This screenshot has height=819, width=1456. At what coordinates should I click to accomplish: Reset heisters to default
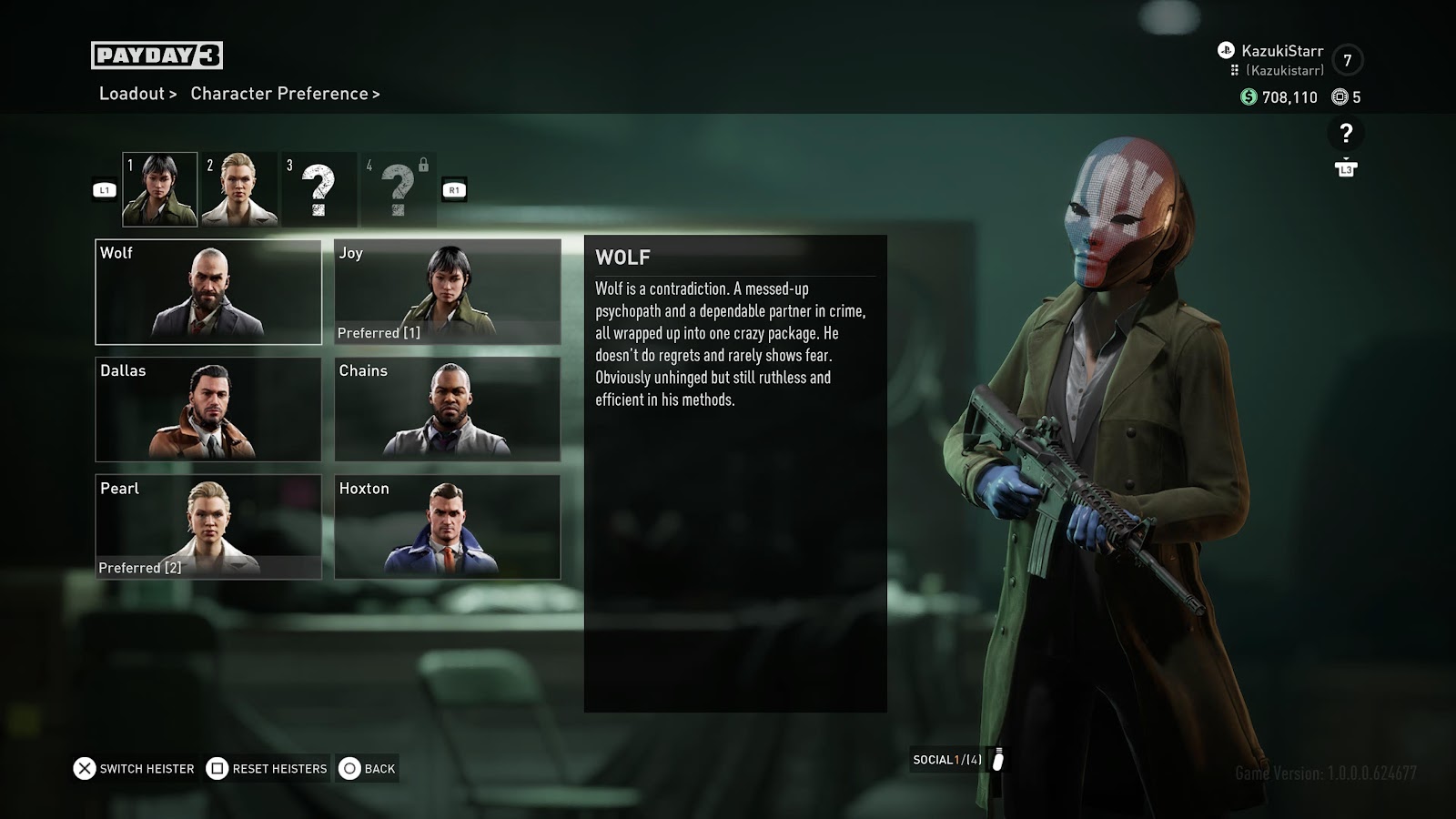267,769
